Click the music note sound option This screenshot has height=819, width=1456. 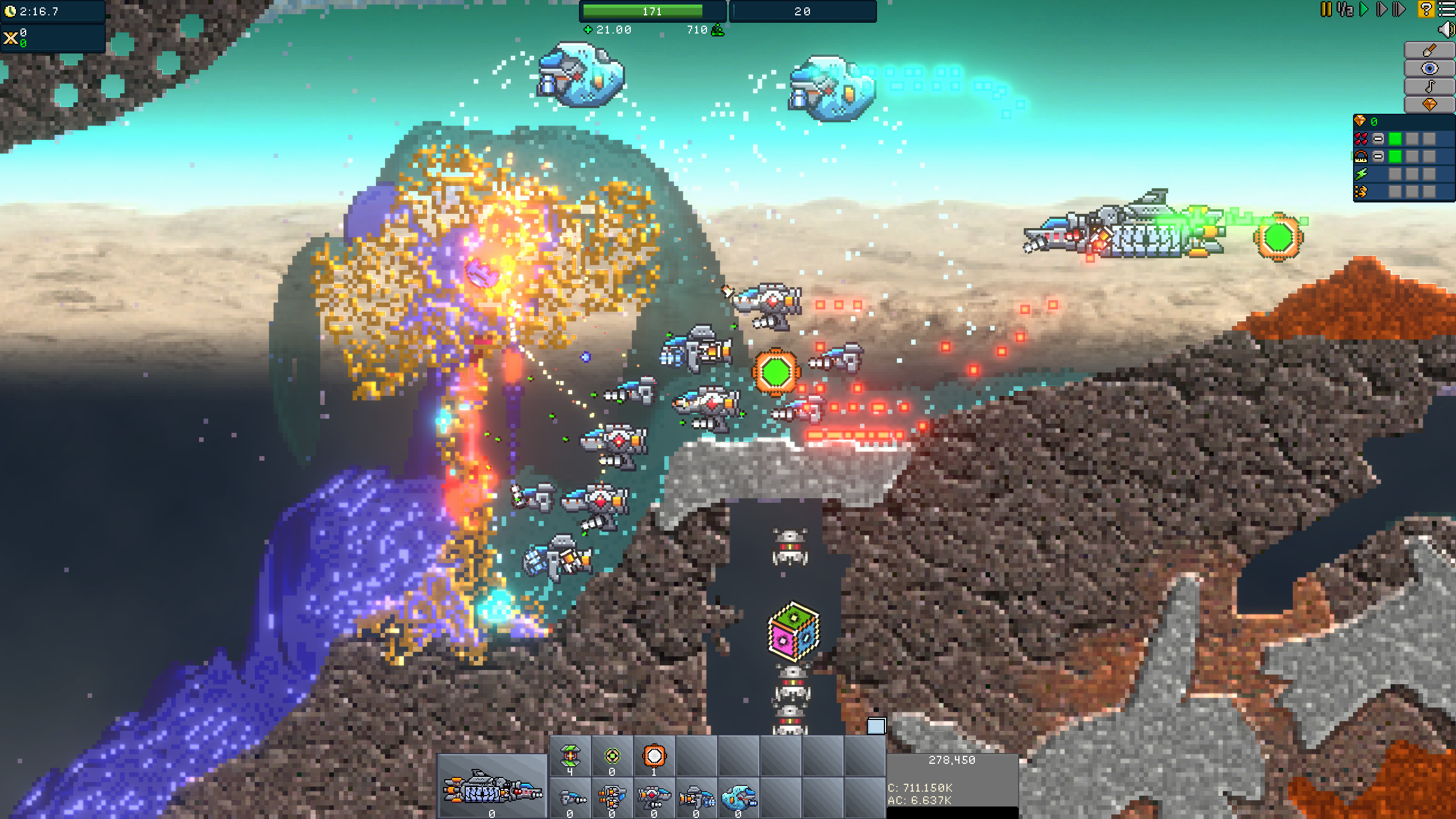(x=1430, y=85)
